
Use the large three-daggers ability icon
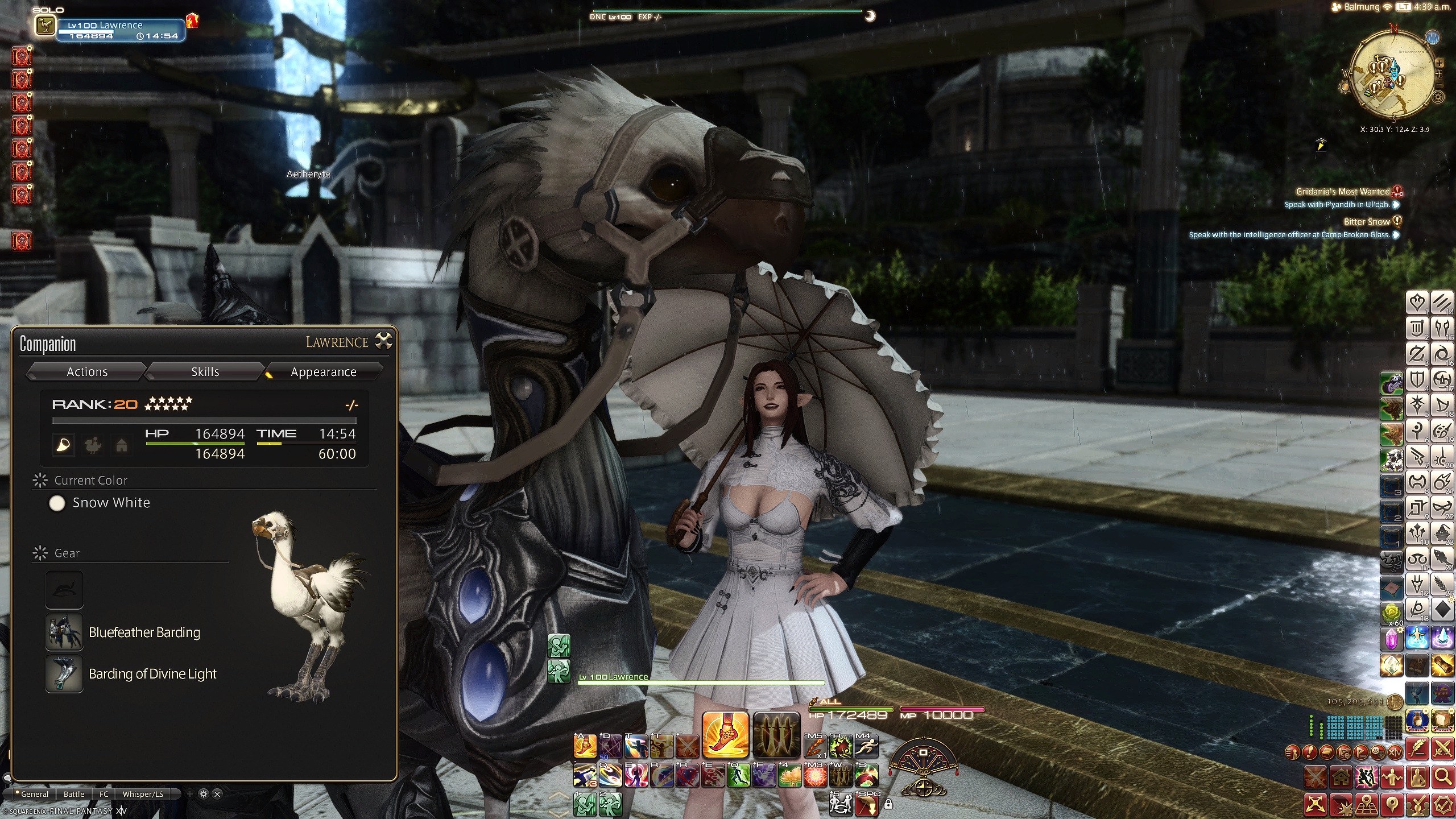pyautogui.click(x=776, y=734)
